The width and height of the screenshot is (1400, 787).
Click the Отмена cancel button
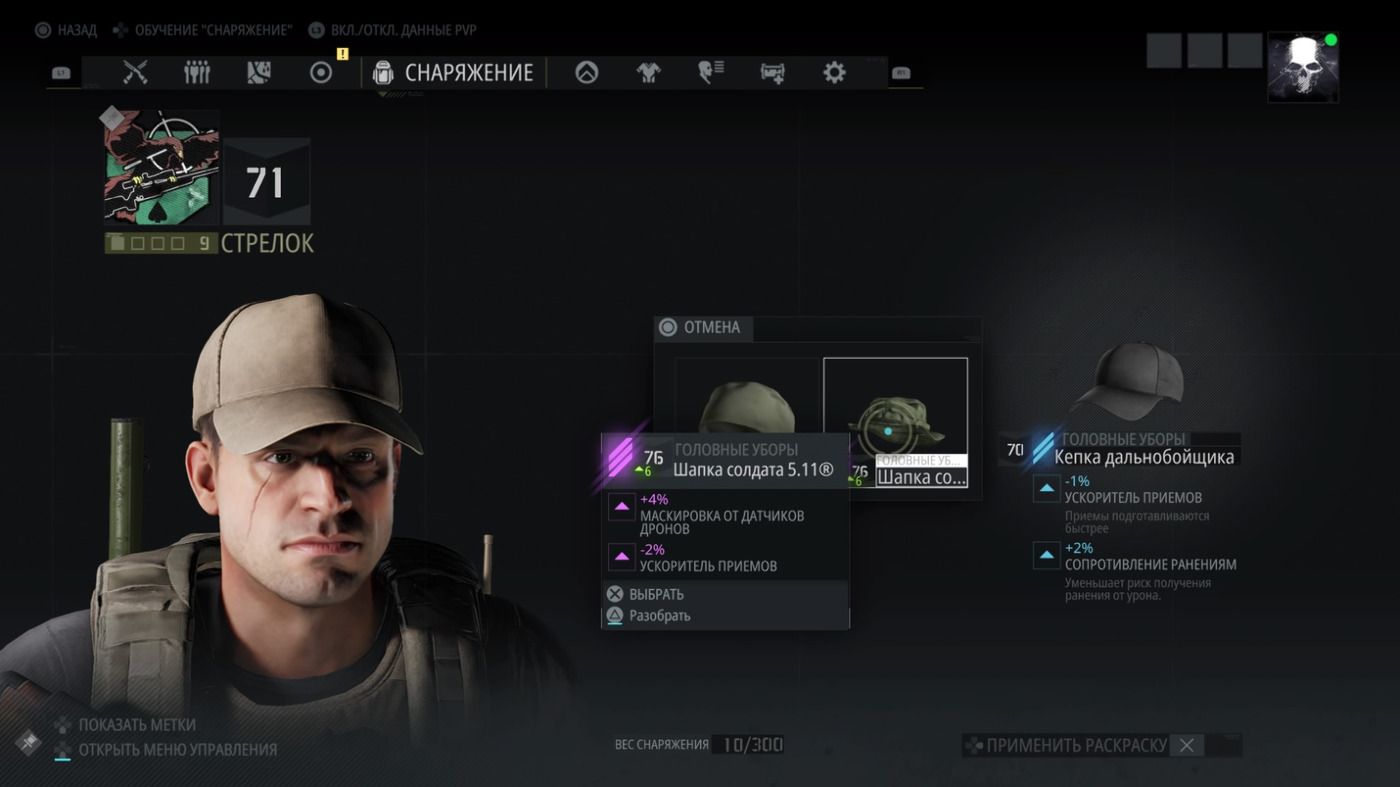click(x=701, y=327)
